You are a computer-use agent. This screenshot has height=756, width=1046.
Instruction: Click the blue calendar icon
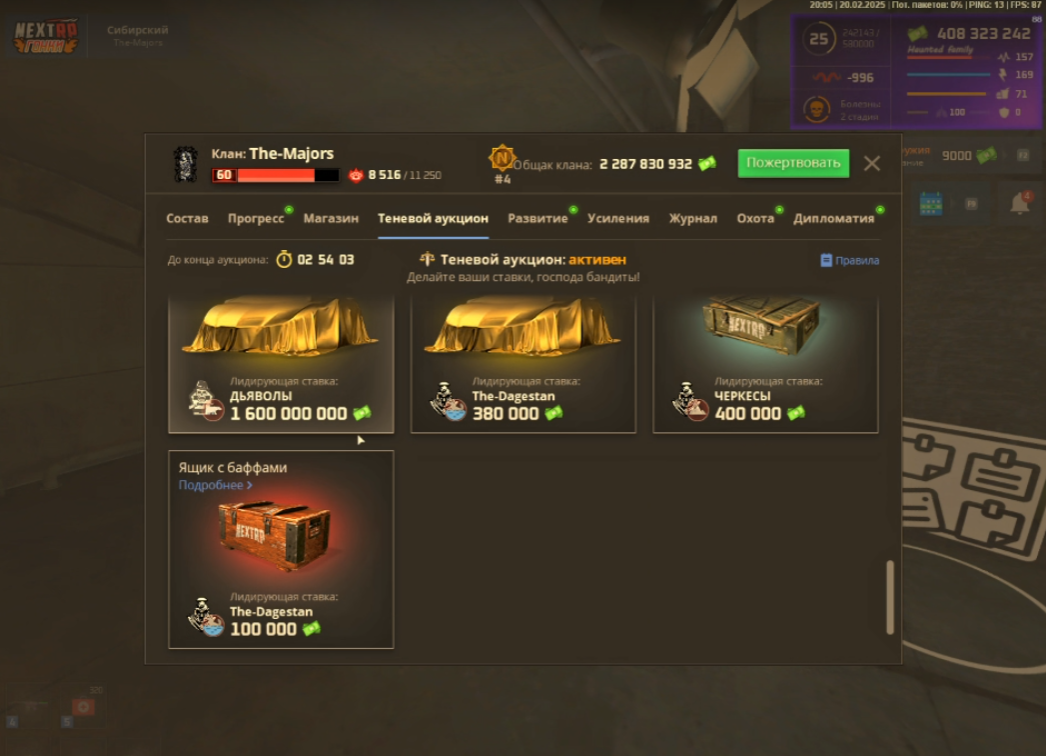[931, 204]
